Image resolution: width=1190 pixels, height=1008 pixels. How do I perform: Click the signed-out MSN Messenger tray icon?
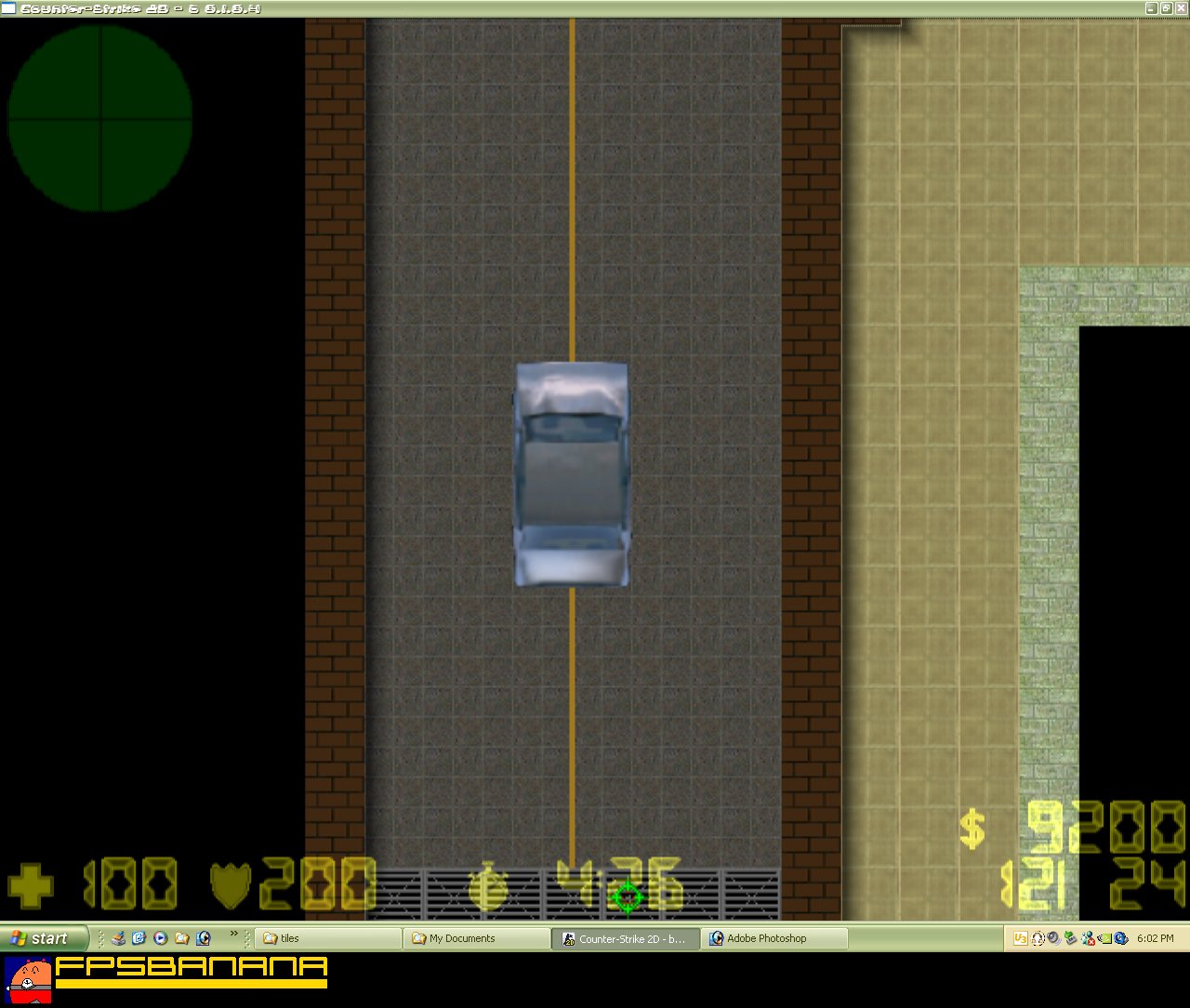pos(1088,938)
